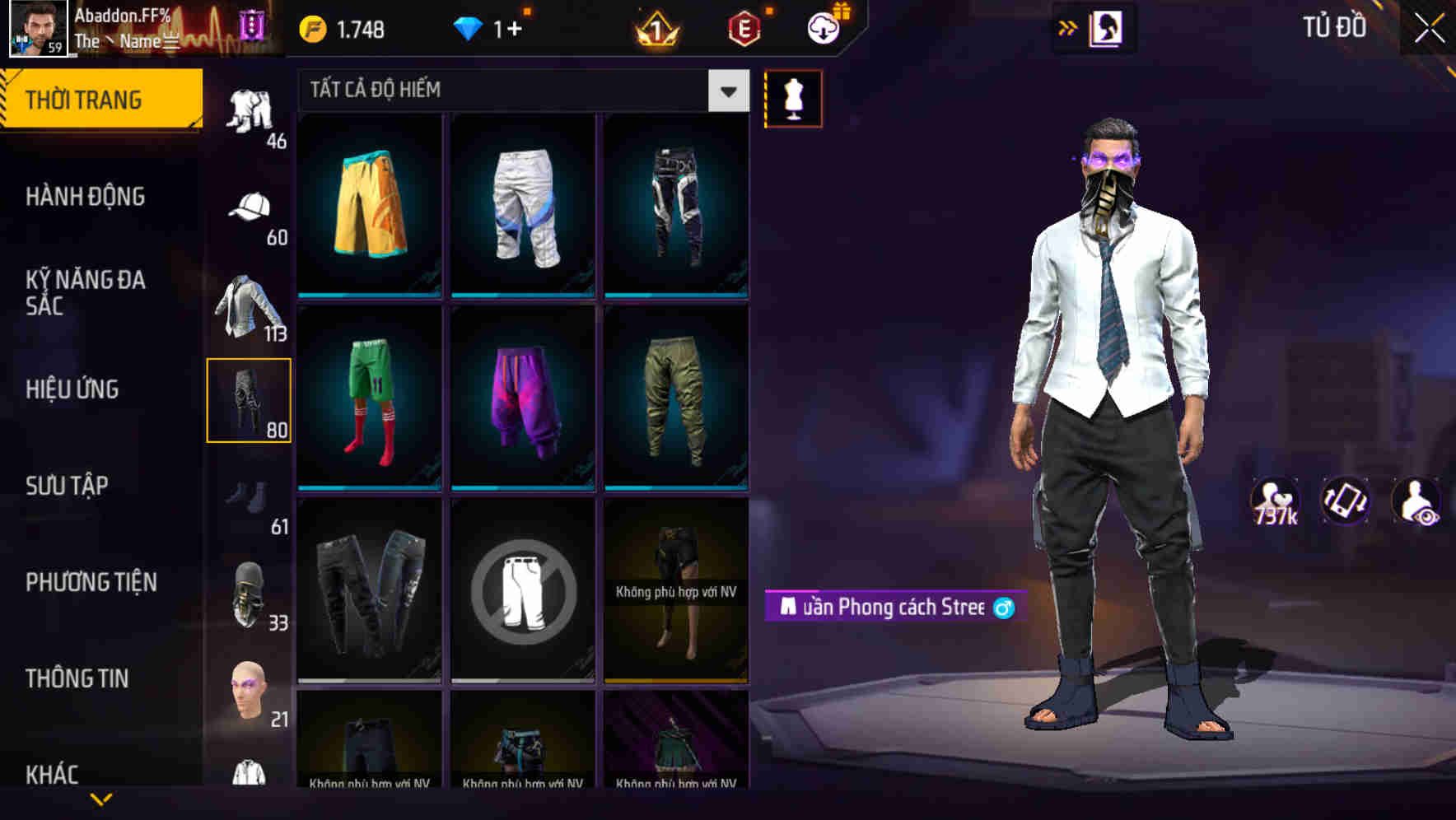
Task: Select the rank crown icon
Action: (x=659, y=27)
